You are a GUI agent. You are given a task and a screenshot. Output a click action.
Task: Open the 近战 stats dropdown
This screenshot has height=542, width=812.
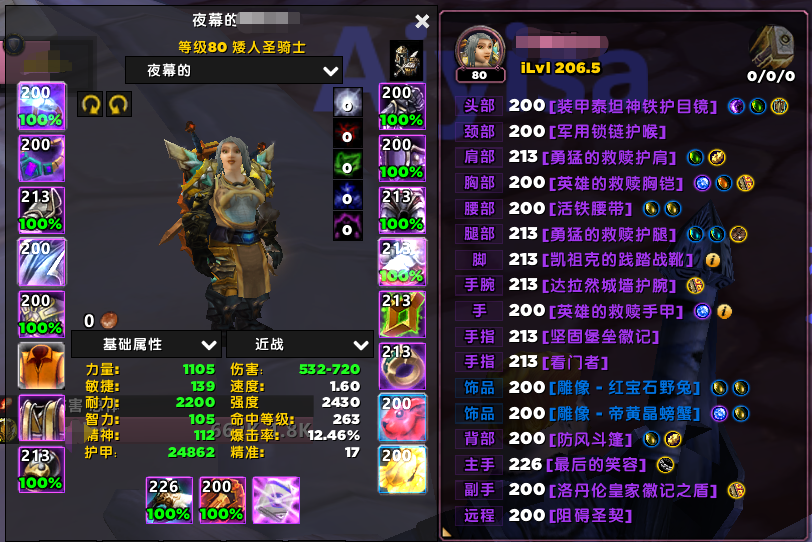click(x=300, y=344)
